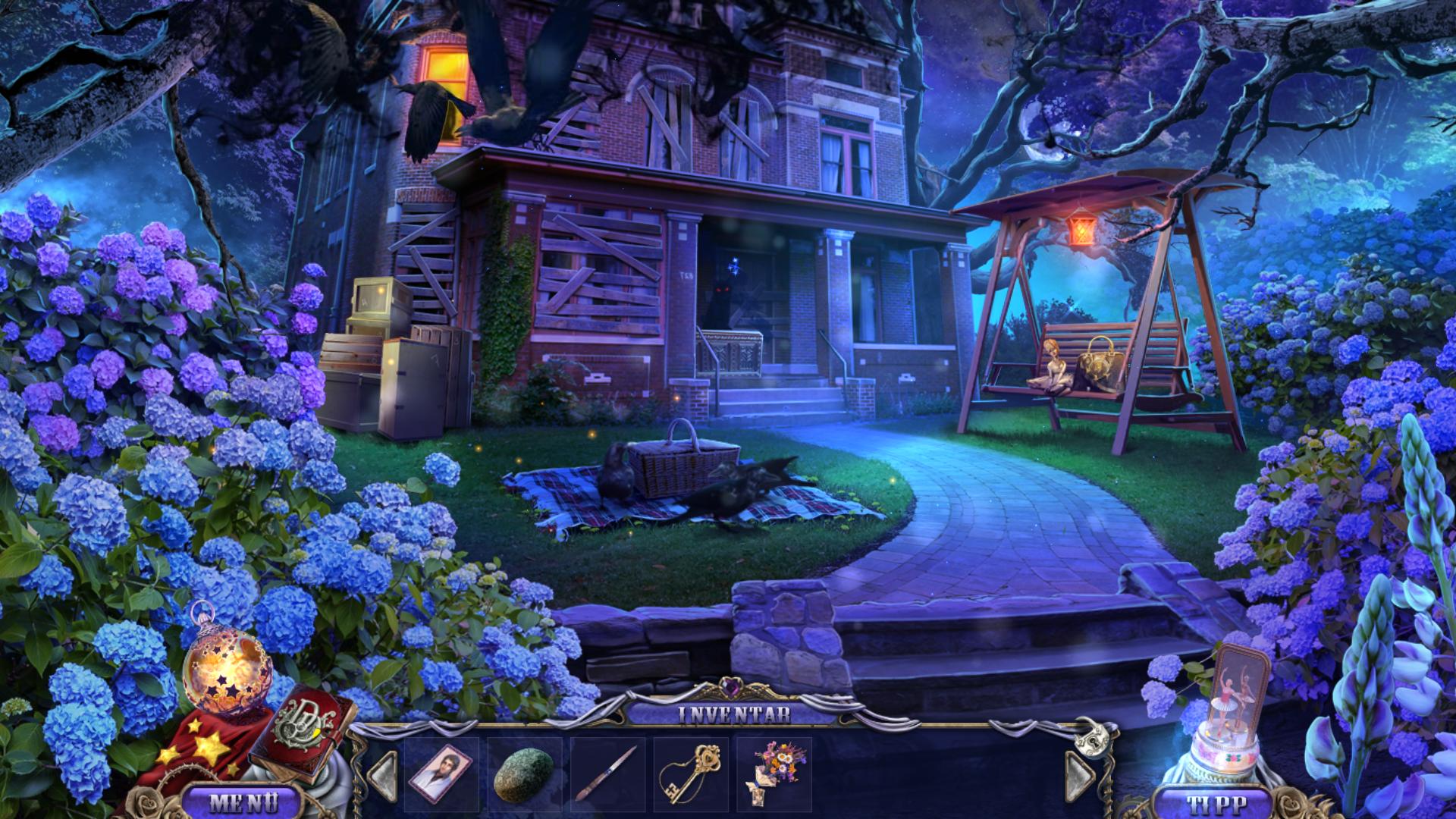The width and height of the screenshot is (1456, 819).
Task: Click the left inventory arrow
Action: [384, 775]
